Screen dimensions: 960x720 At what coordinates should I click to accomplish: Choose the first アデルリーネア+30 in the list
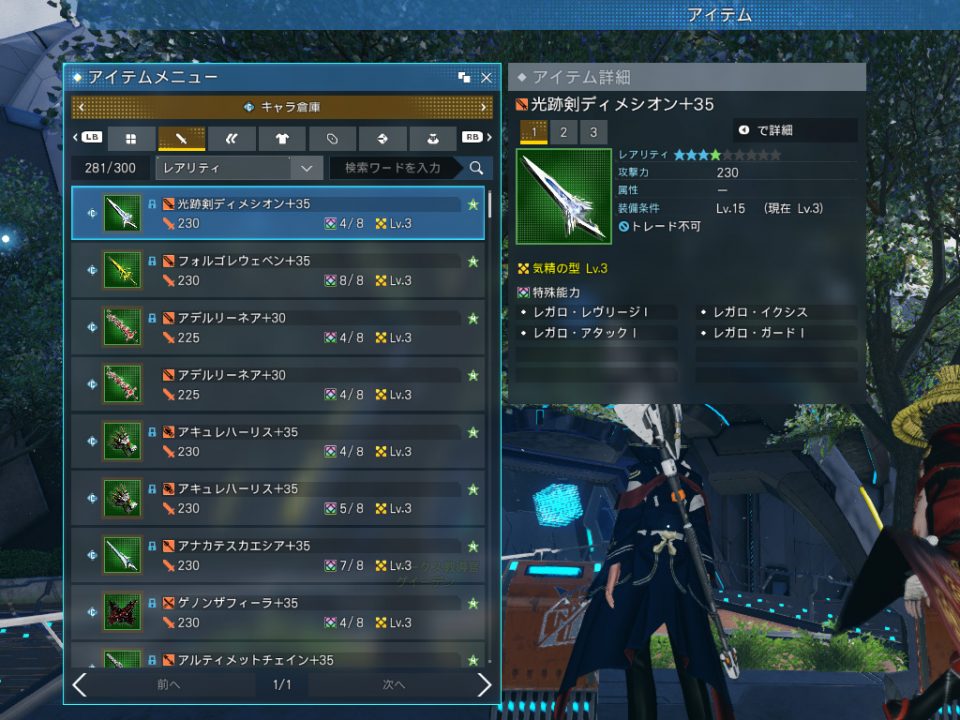(278, 327)
